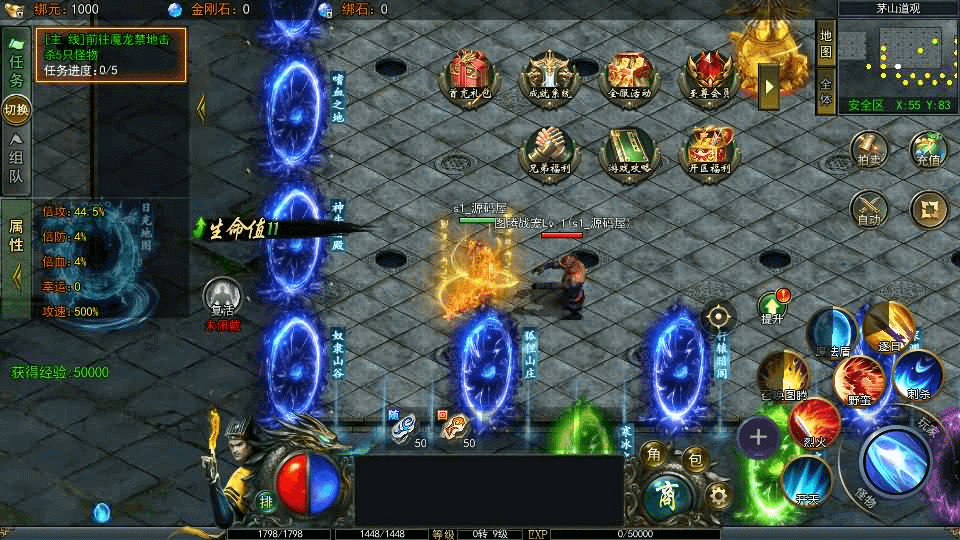Cast the 刺杀 assassinate skill

point(916,372)
